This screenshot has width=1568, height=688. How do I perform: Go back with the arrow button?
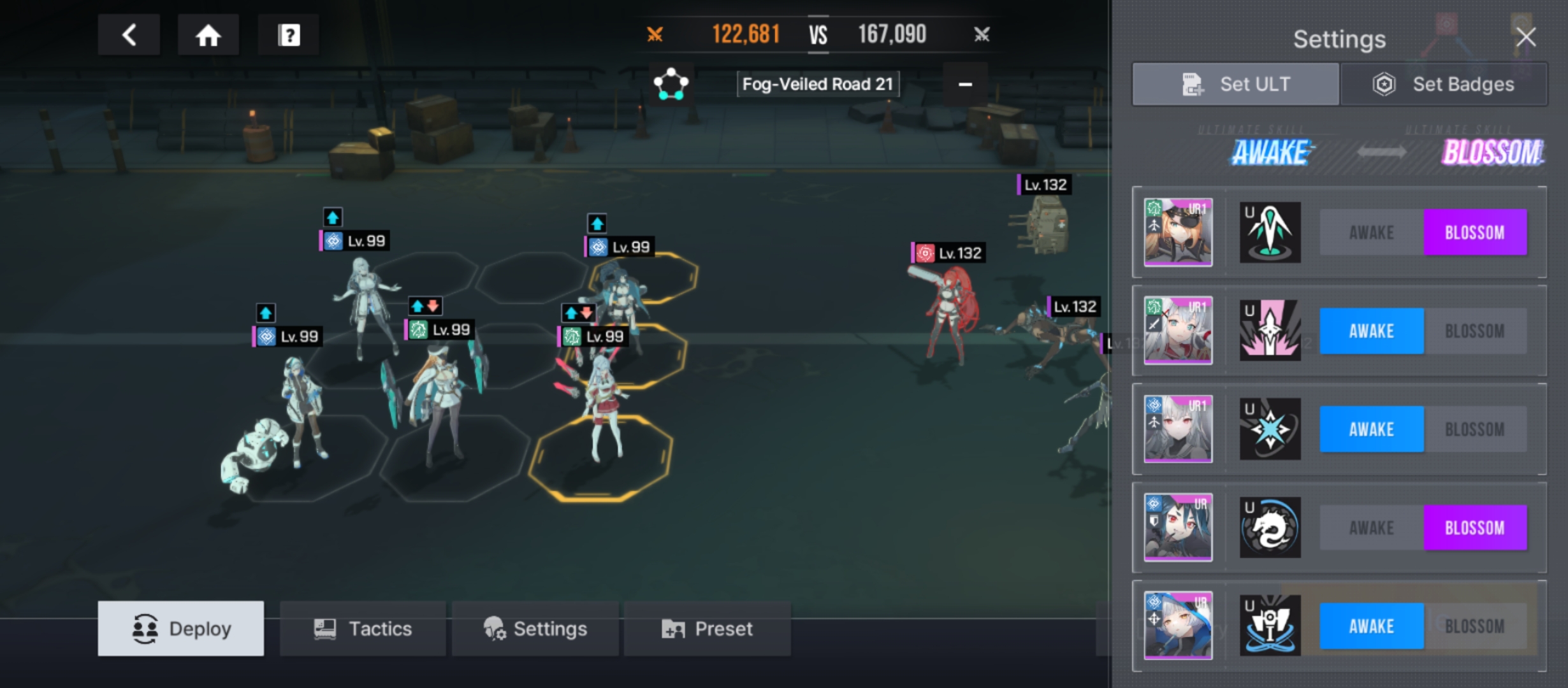129,35
